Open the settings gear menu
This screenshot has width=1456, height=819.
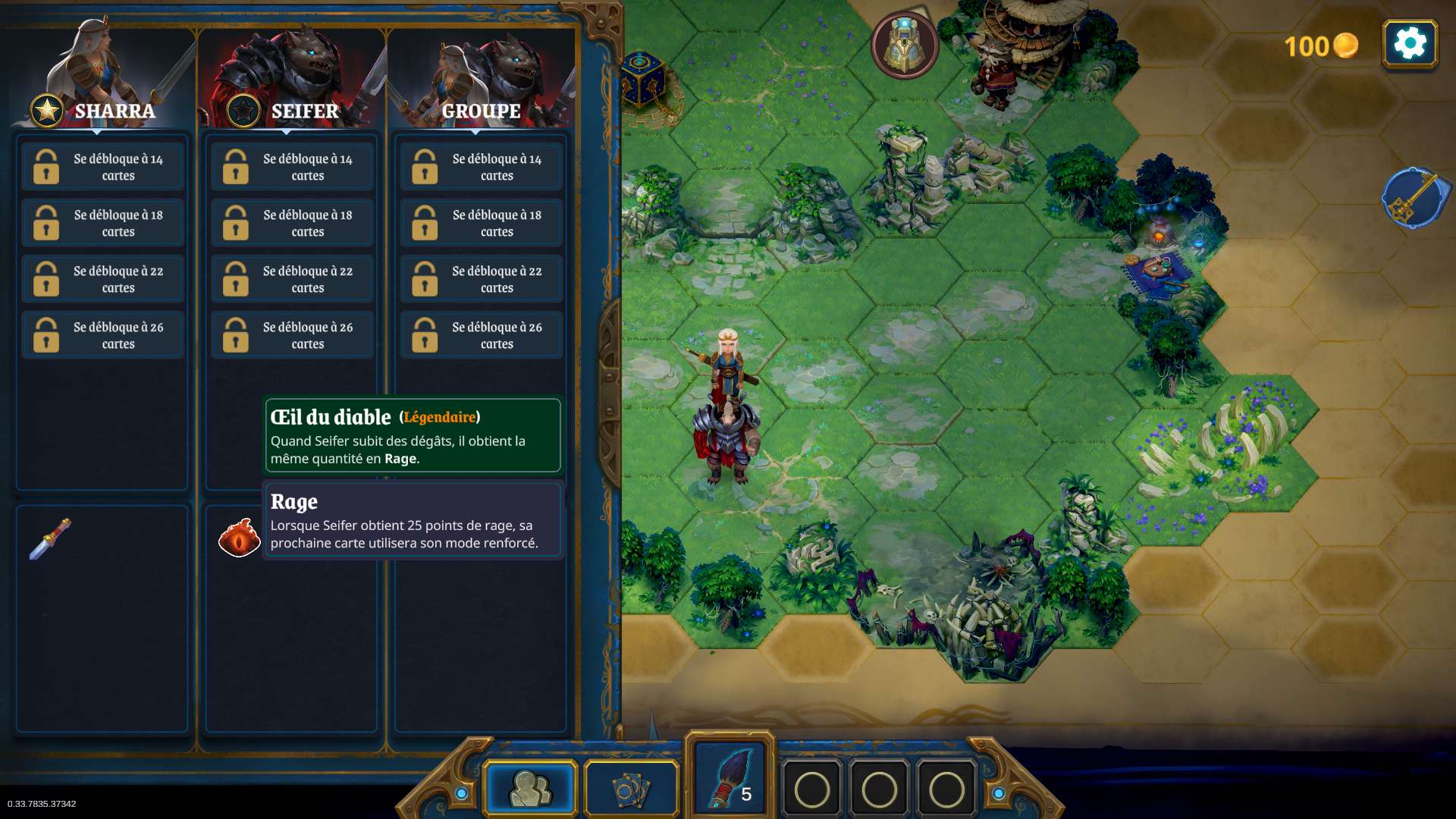coord(1410,44)
